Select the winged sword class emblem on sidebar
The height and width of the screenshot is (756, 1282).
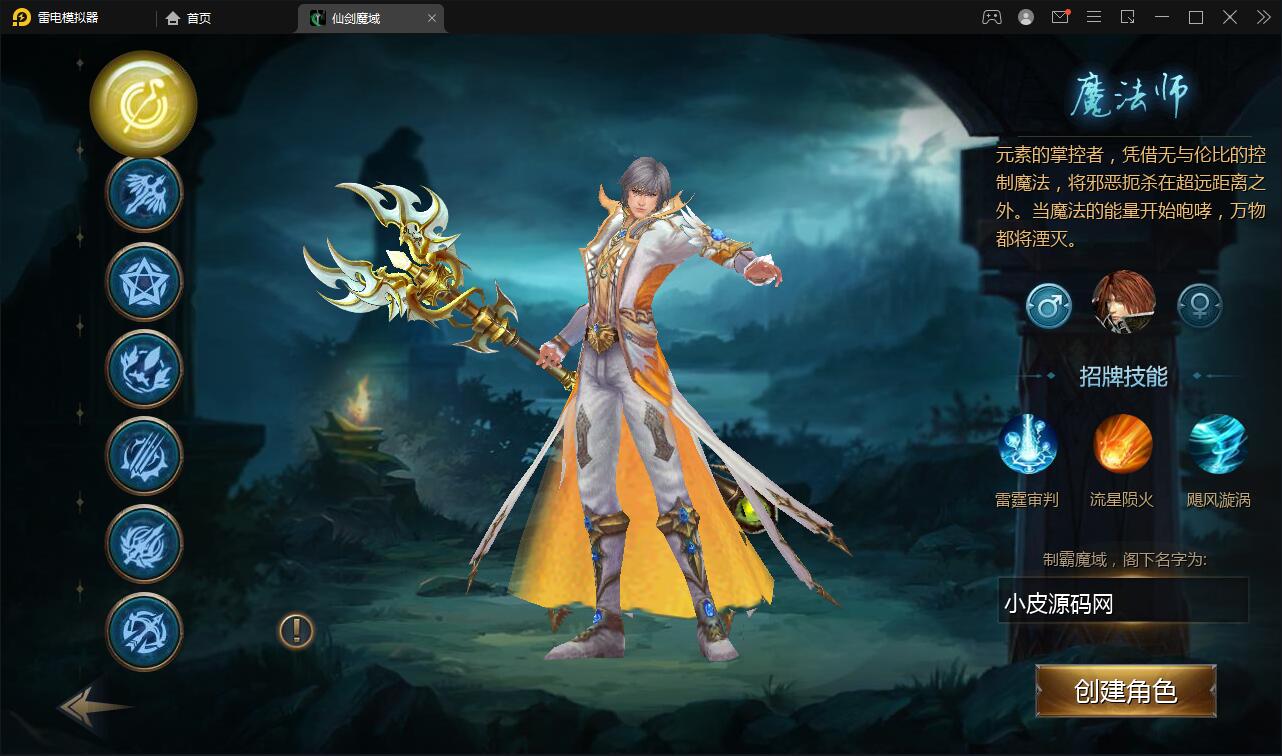[x=143, y=192]
